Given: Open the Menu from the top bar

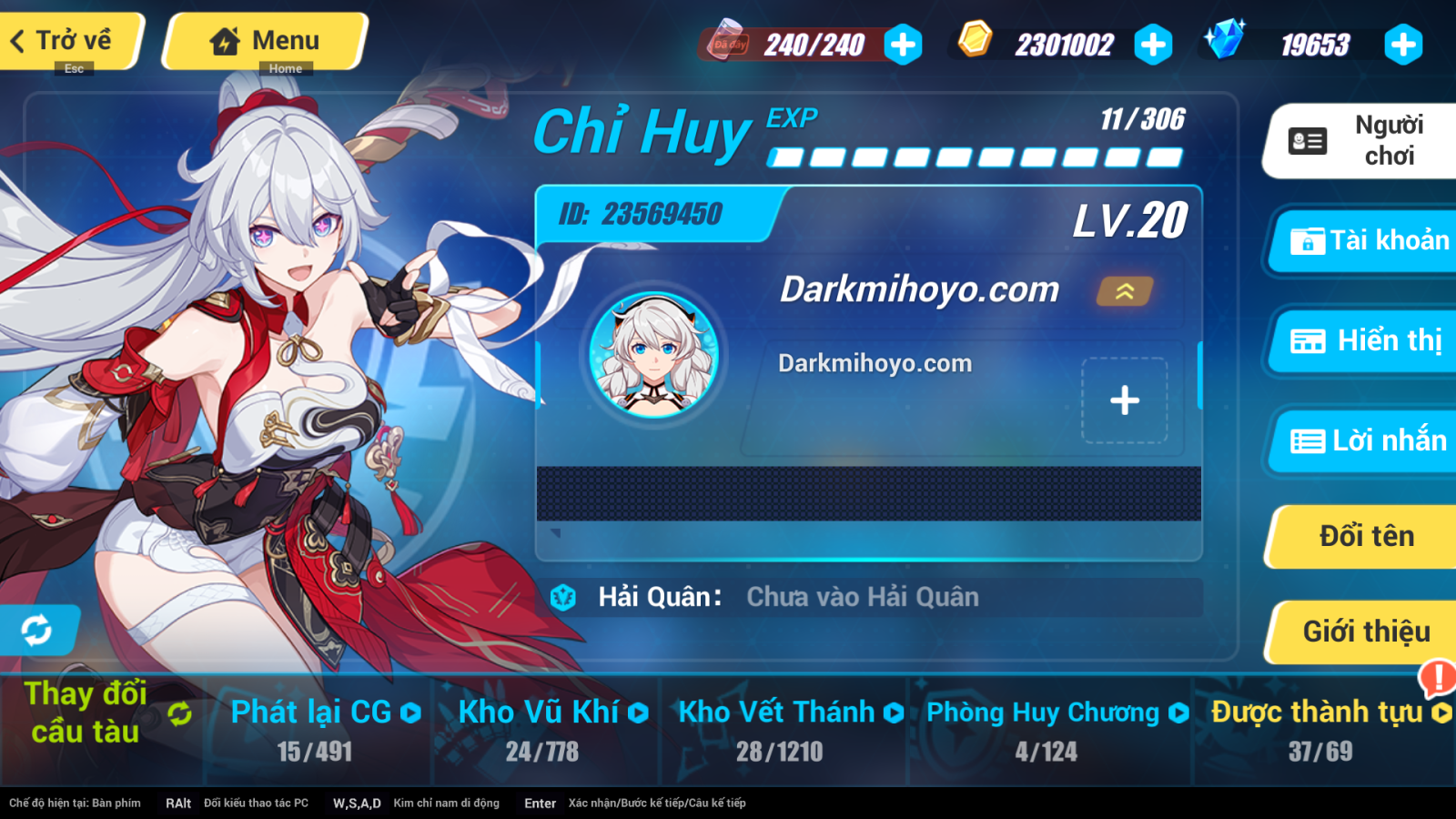Looking at the screenshot, I should 265,40.
